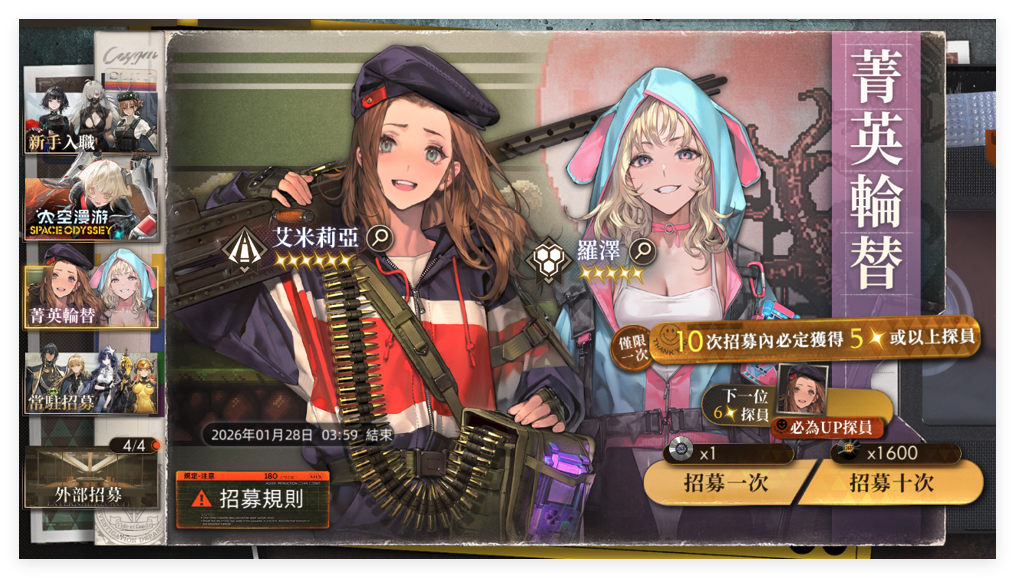The height and width of the screenshot is (578, 1015).
Task: Open the 新手入職 beginner banner
Action: click(x=91, y=112)
